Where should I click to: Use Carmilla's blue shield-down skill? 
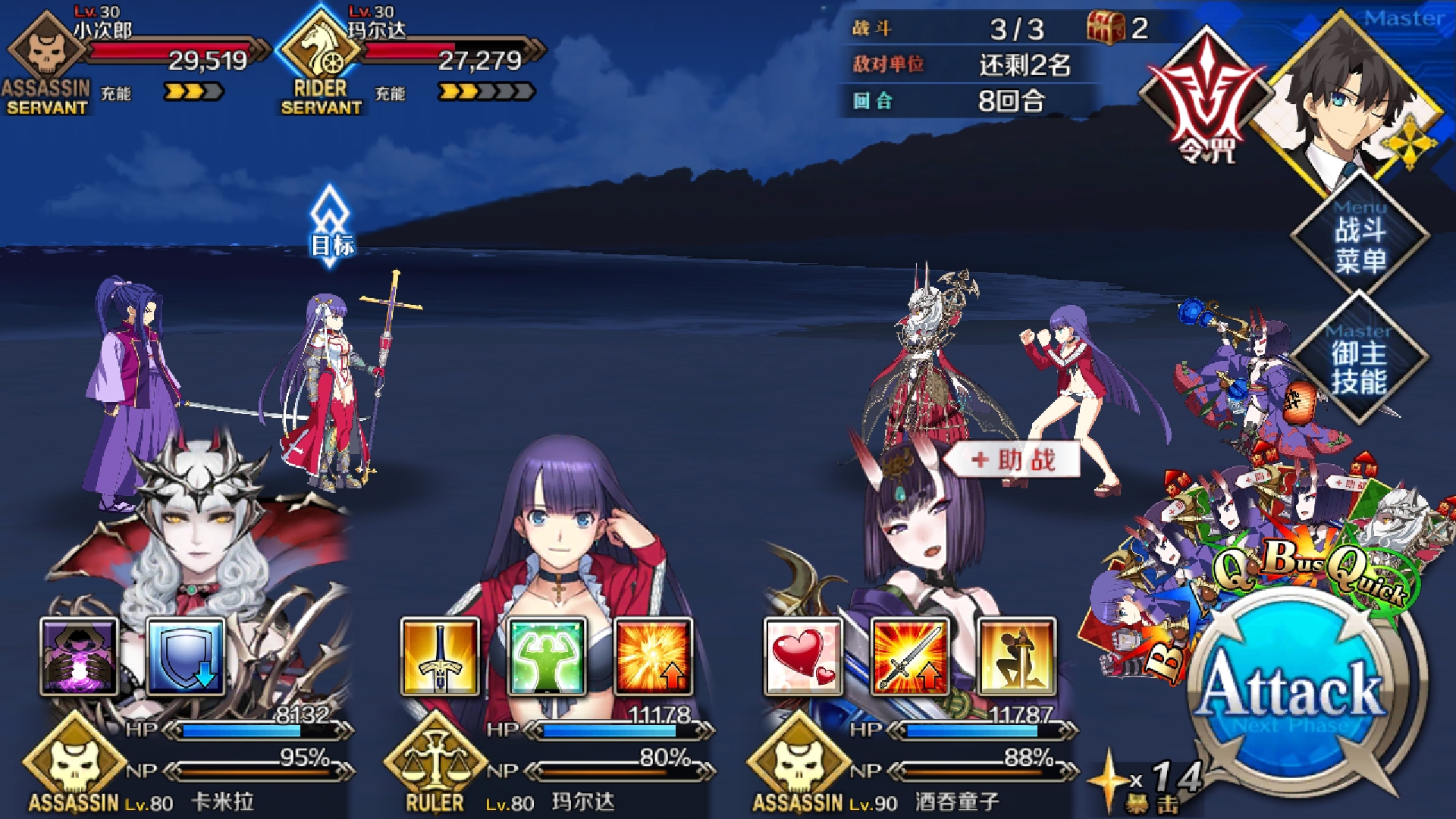(186, 657)
